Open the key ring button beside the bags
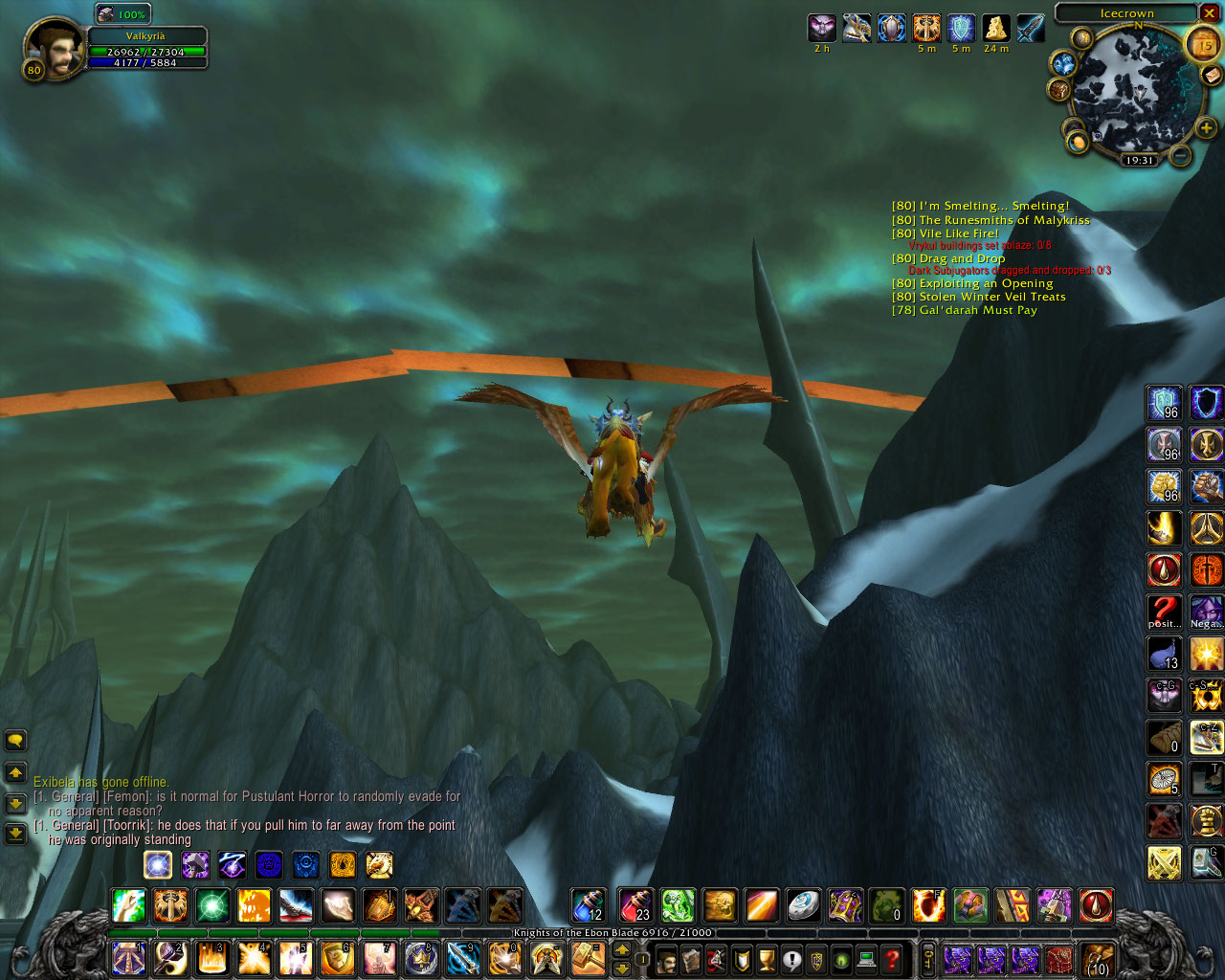 point(927,958)
